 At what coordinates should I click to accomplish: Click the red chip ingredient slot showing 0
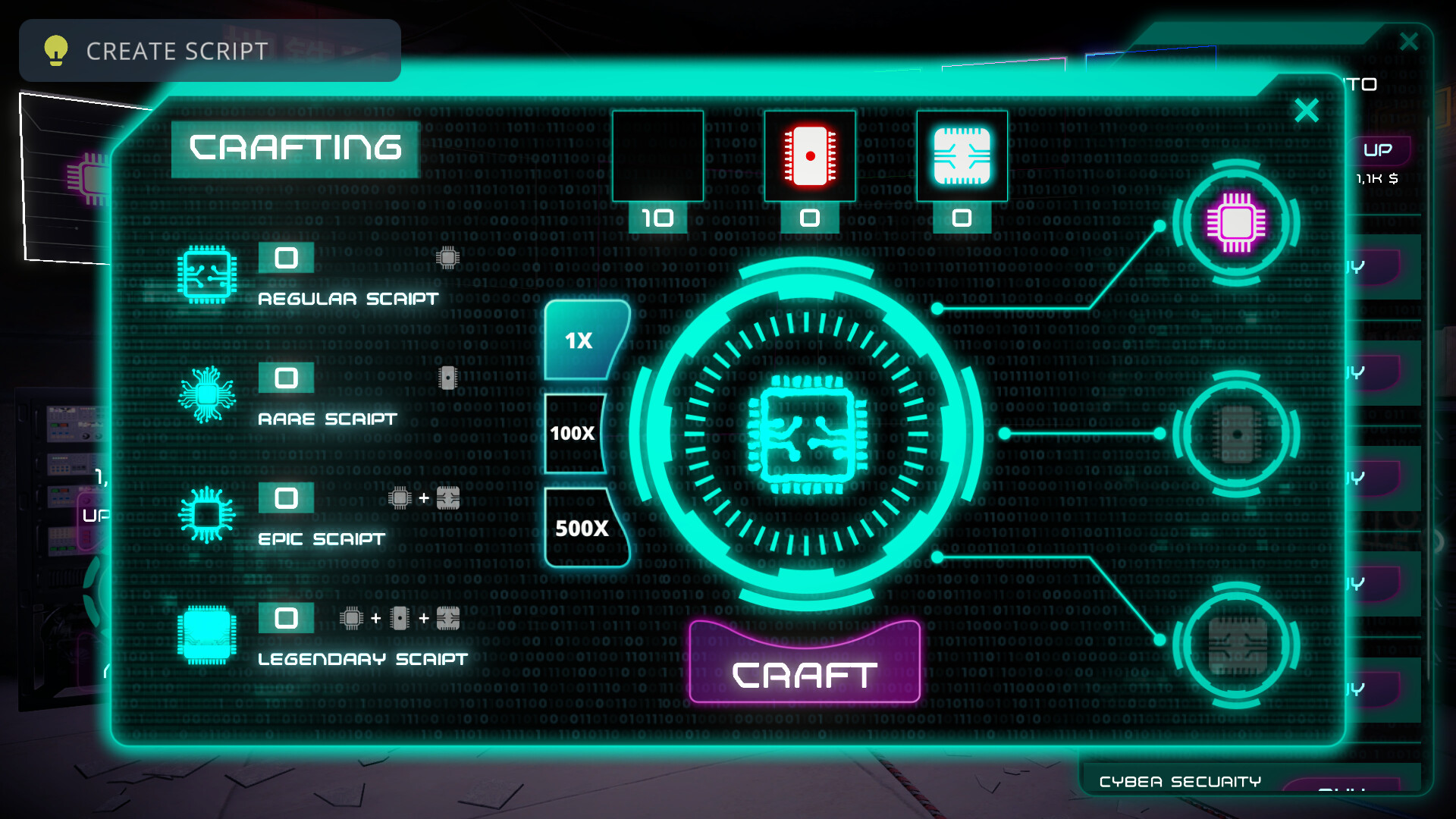[809, 155]
